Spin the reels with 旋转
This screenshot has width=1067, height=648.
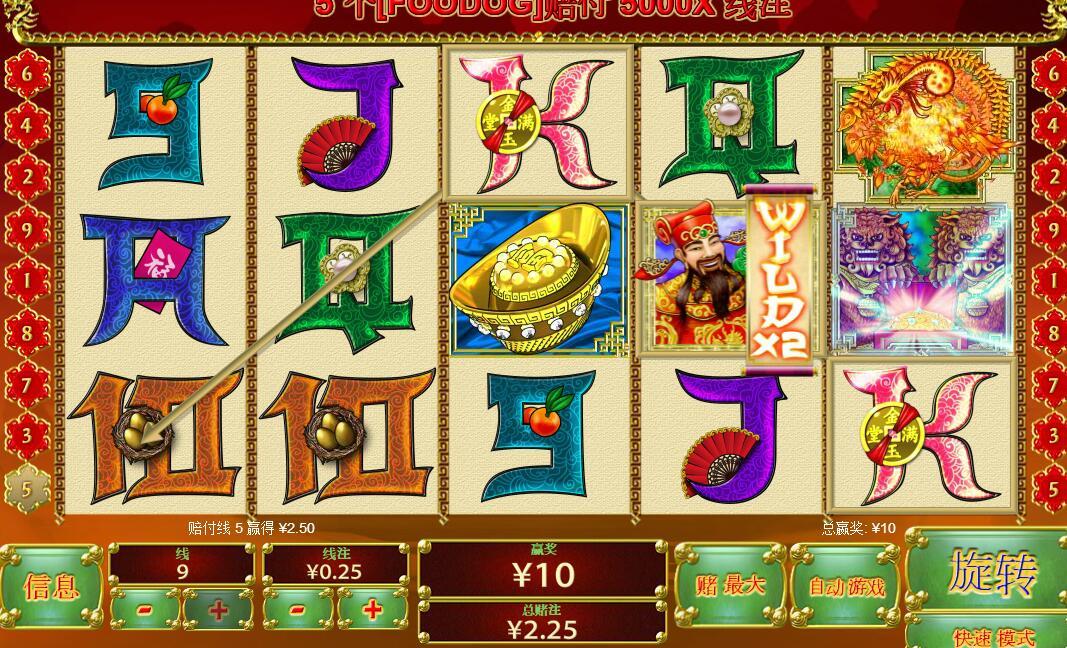(988, 571)
